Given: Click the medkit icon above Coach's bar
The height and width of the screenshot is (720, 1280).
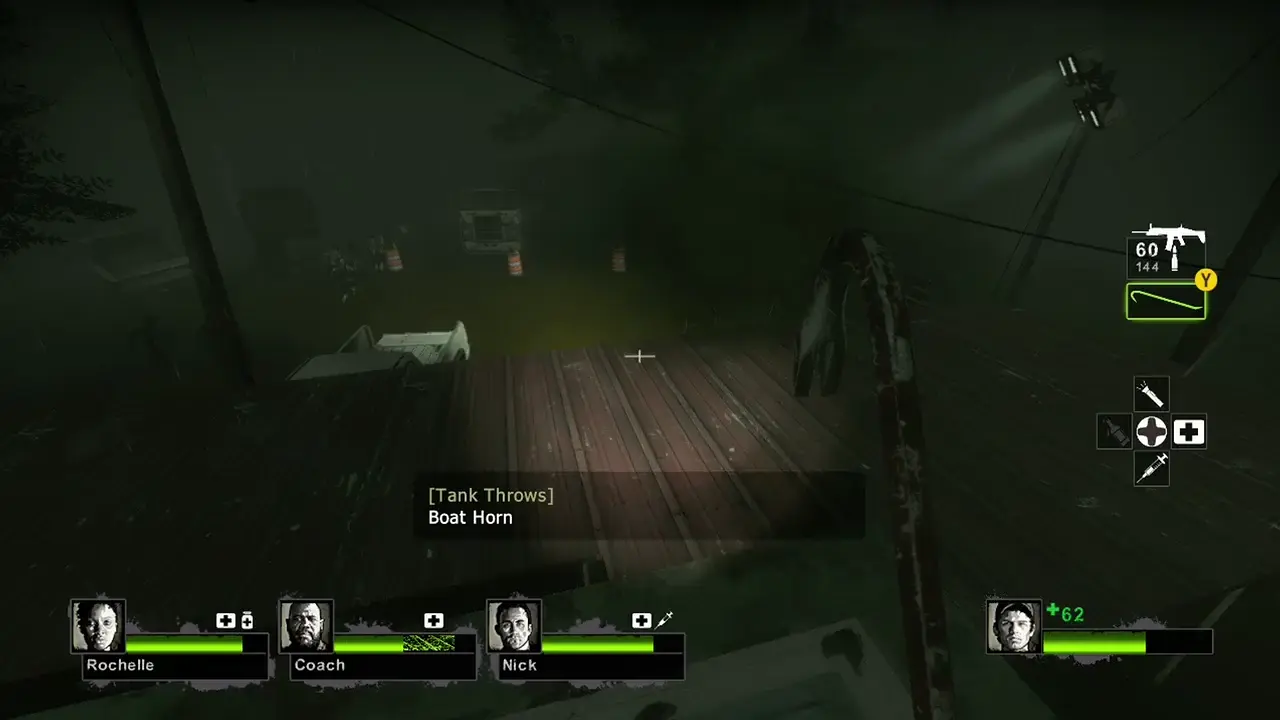Looking at the screenshot, I should coord(433,620).
